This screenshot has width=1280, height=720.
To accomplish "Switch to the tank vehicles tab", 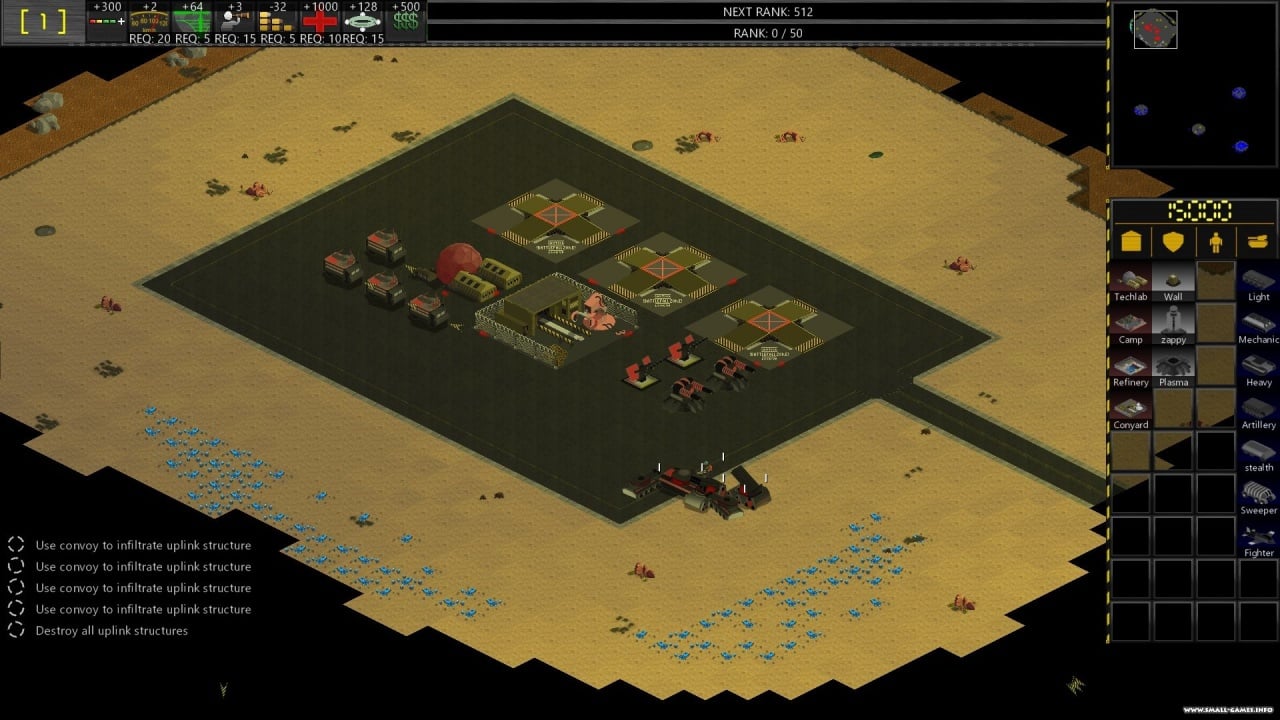I will click(1258, 242).
